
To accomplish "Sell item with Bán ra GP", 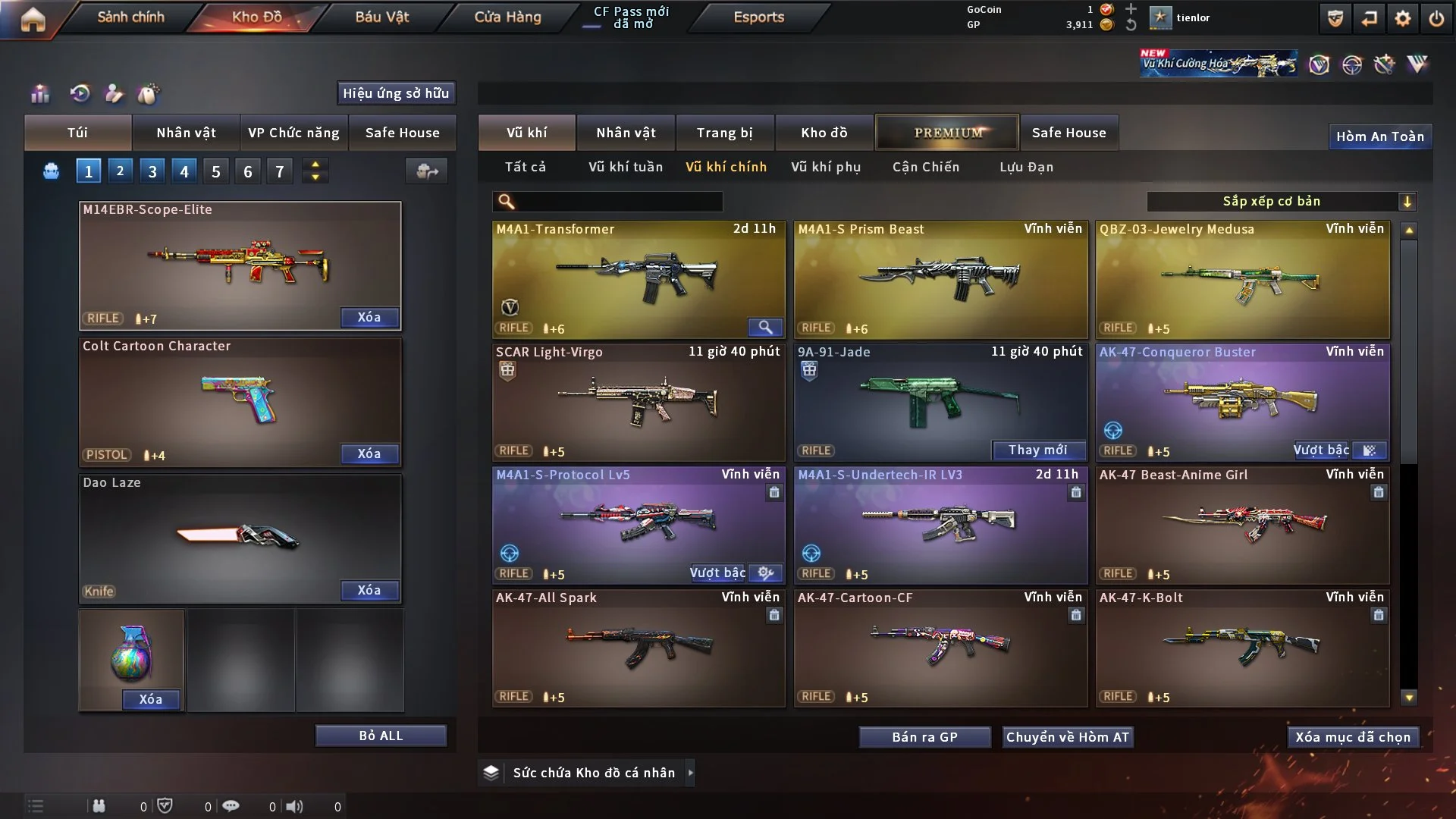I will [924, 737].
